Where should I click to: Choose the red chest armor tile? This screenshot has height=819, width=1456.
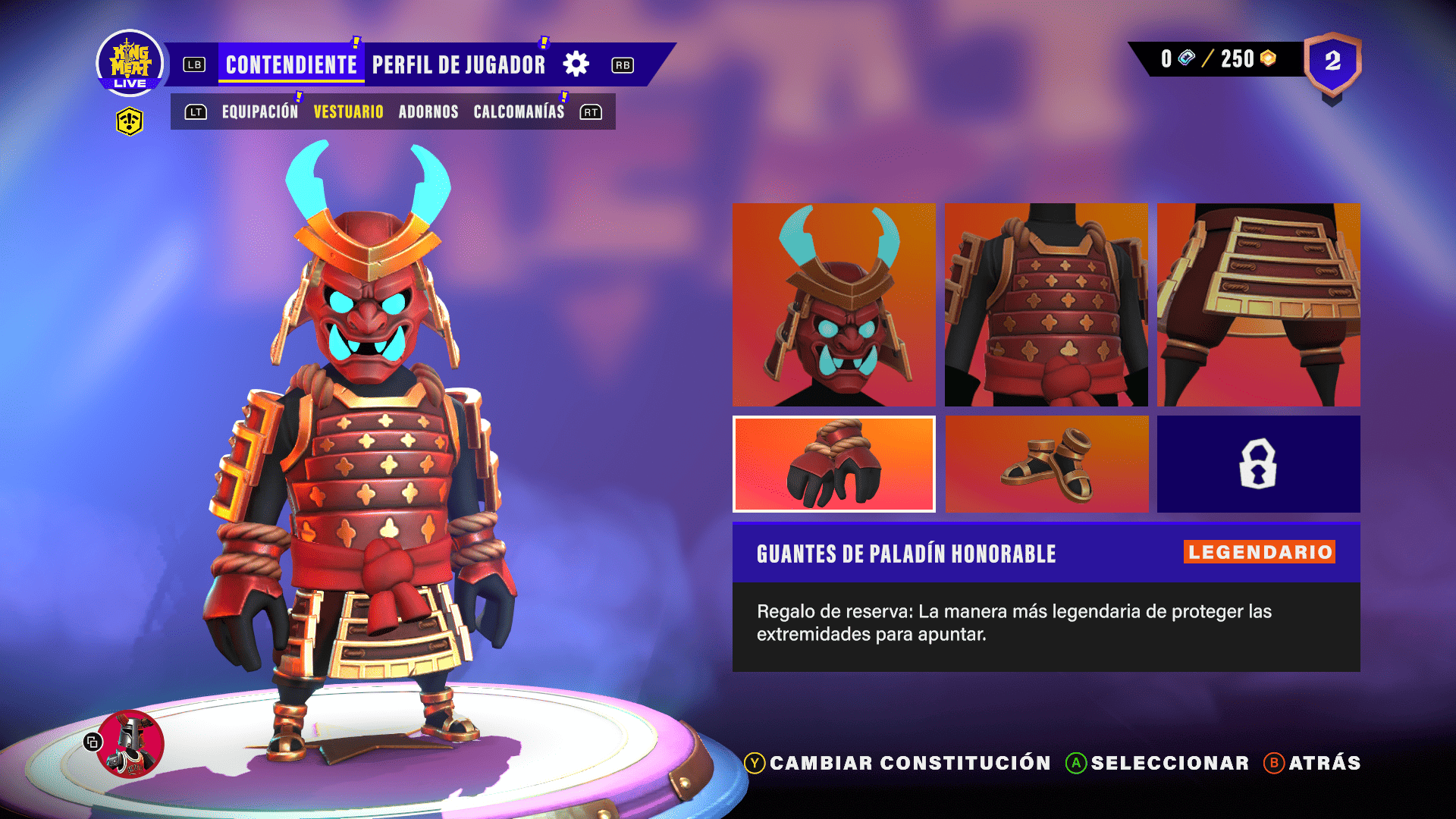tap(1046, 304)
